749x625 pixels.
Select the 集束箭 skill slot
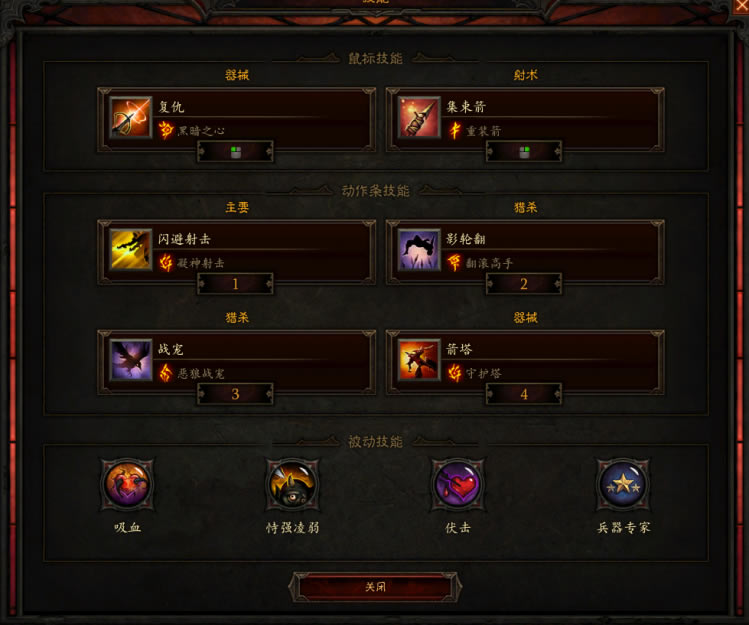click(x=525, y=117)
